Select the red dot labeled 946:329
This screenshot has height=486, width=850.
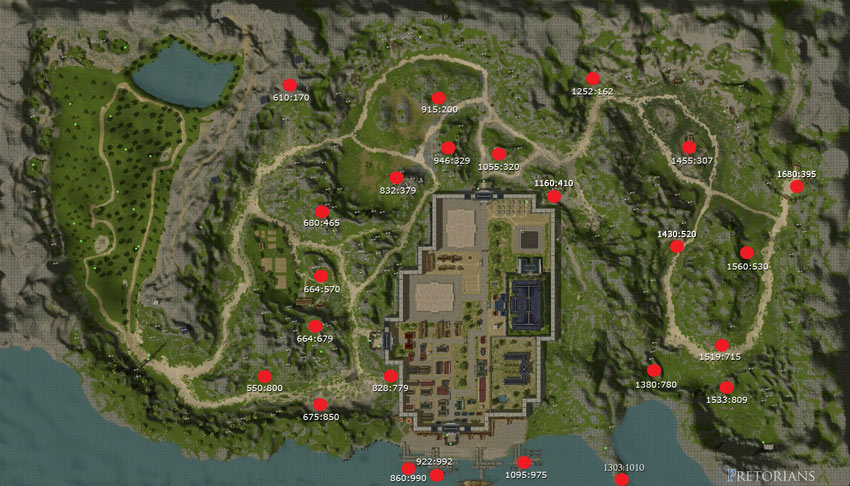click(448, 148)
